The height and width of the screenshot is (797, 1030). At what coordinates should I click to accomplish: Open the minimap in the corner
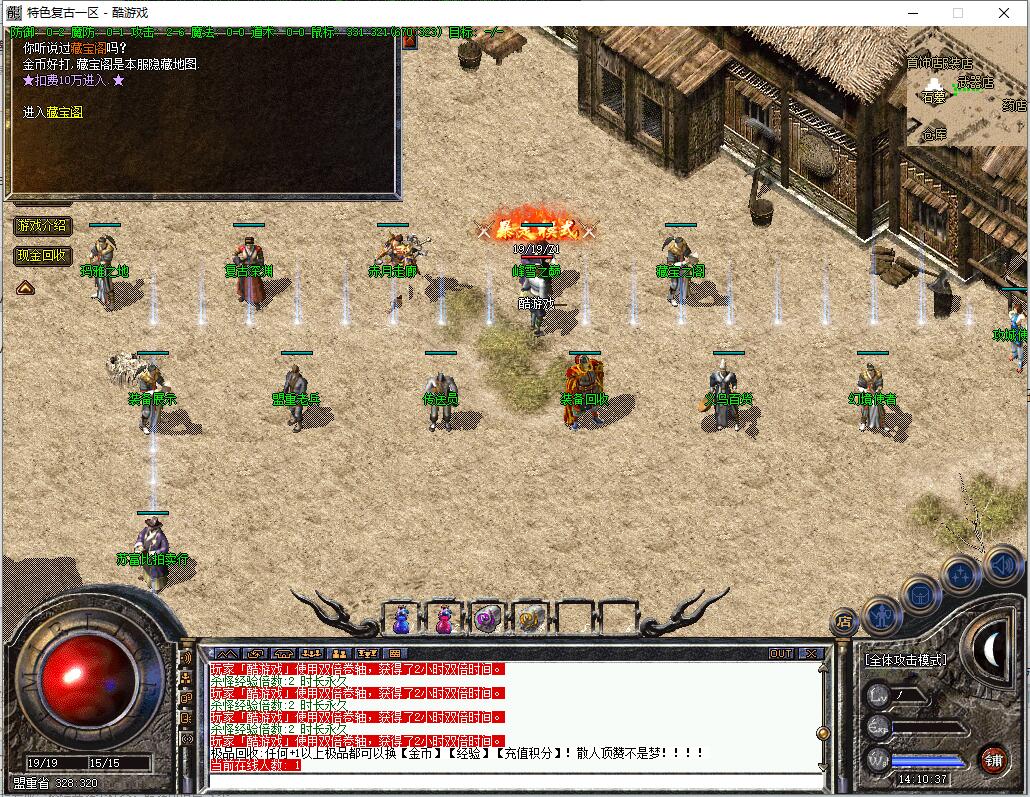pyautogui.click(x=967, y=93)
